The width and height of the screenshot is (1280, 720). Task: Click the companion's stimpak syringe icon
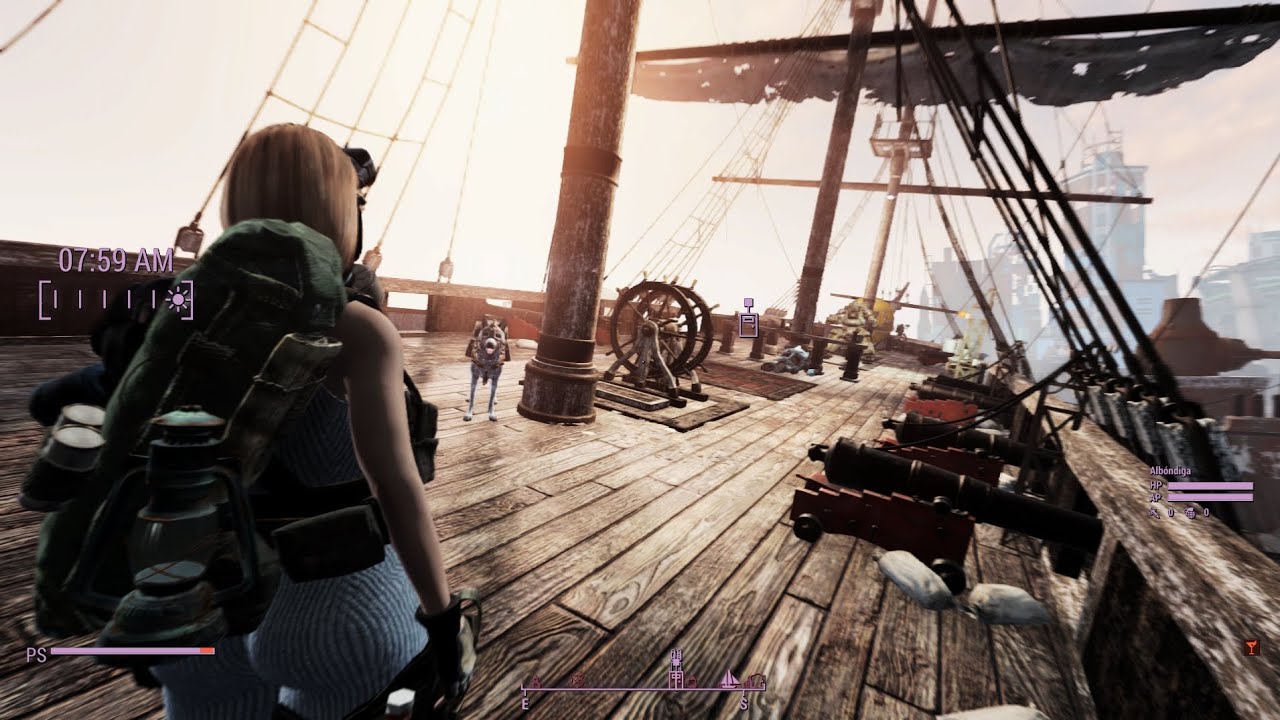(x=1156, y=512)
